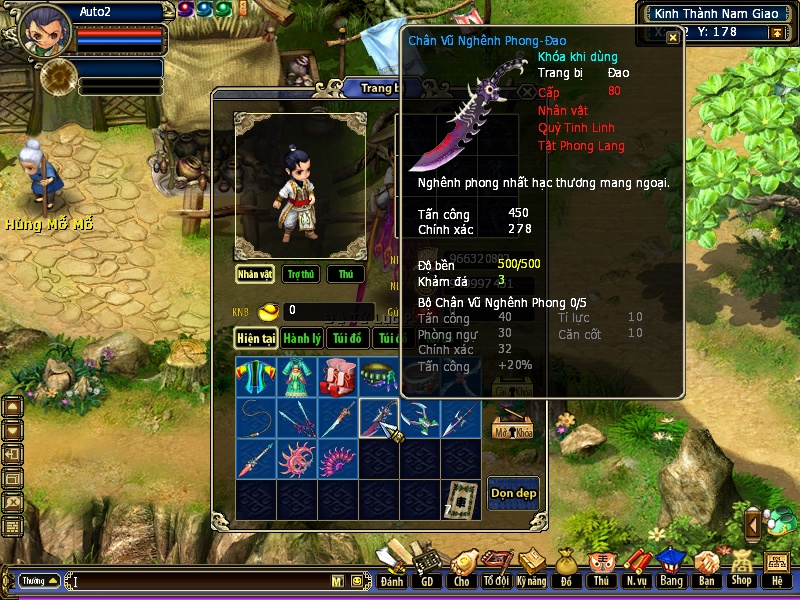Image resolution: width=800 pixels, height=600 pixels.
Task: Select the Hành lý bag tab
Action: pyautogui.click(x=301, y=339)
